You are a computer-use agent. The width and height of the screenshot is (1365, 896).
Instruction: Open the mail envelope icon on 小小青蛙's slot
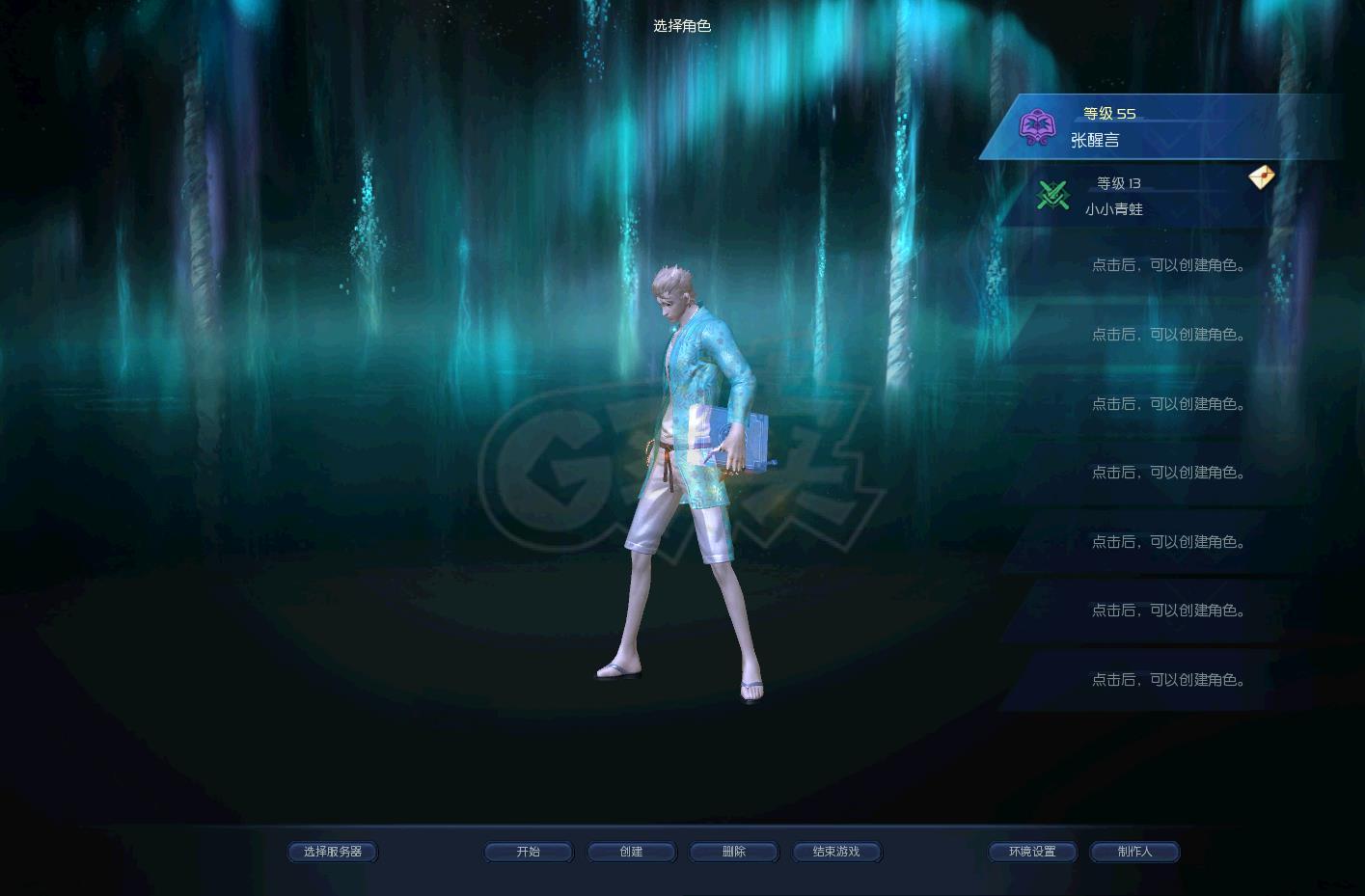(1261, 177)
